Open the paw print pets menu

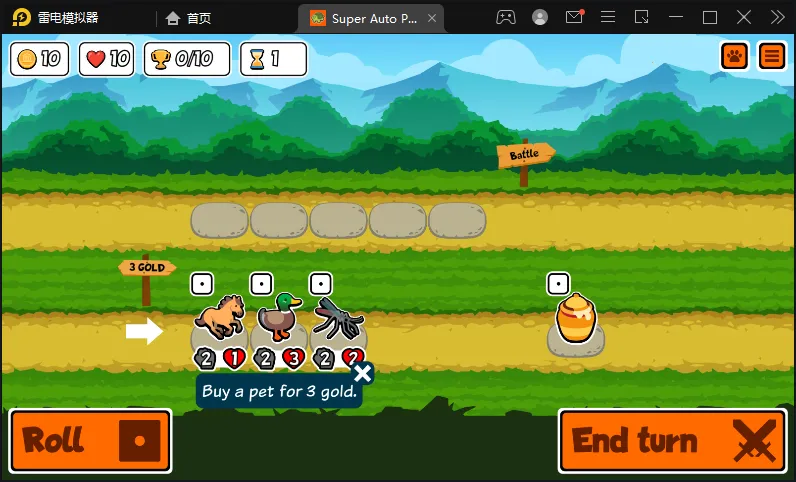coord(735,56)
